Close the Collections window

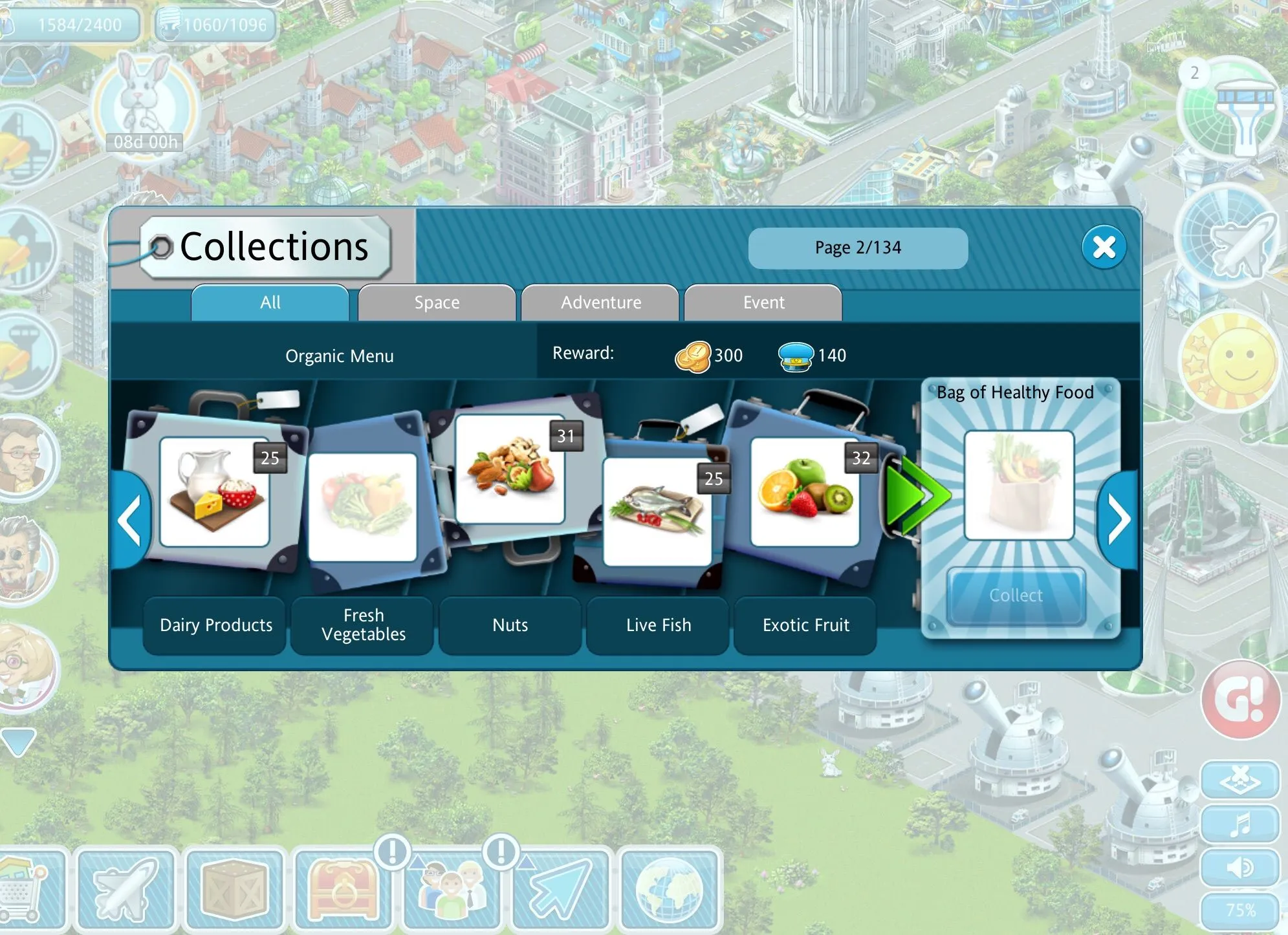point(1104,246)
